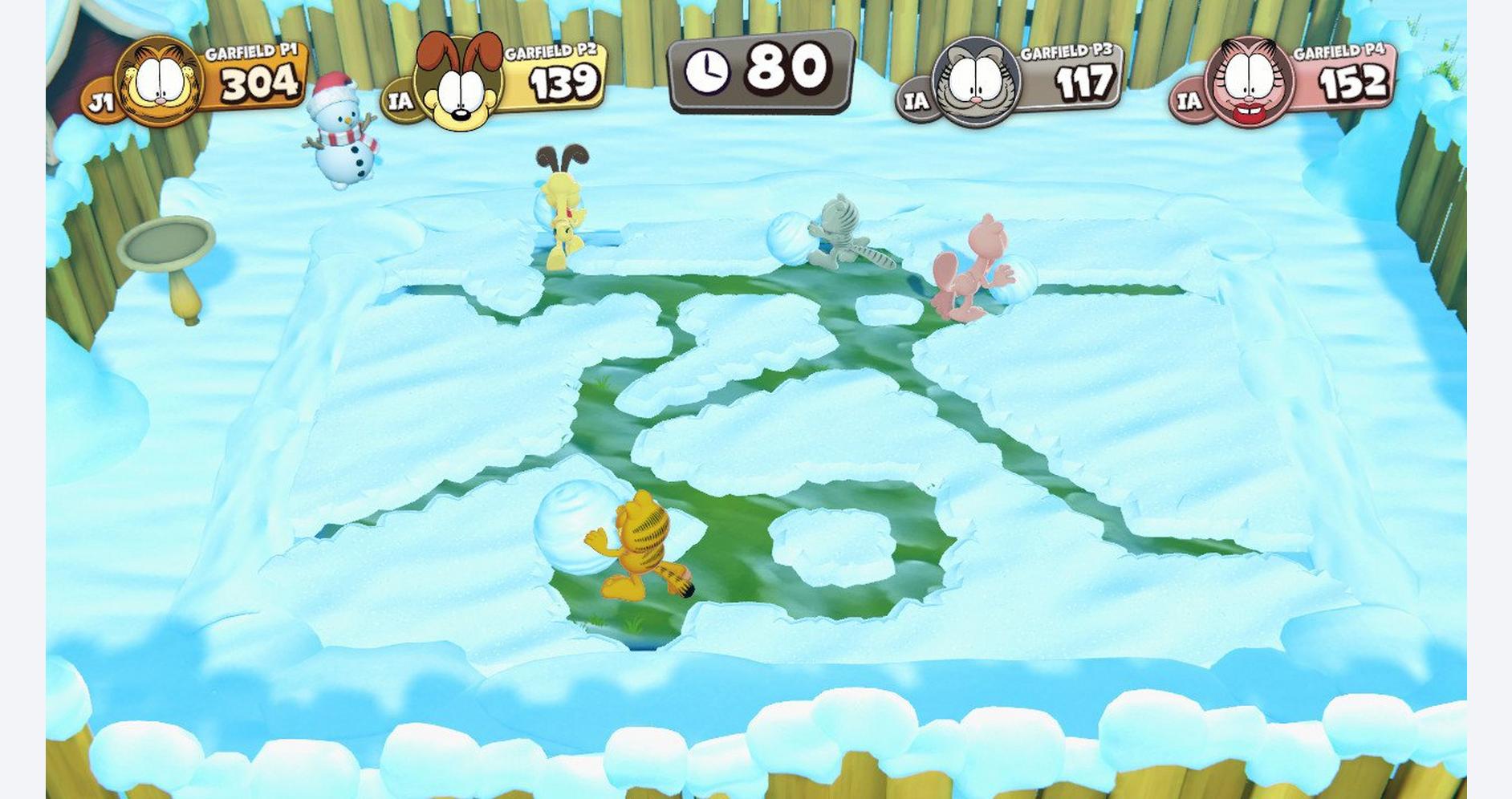
Task: Click Arlene's pink portrait for P4
Action: (1249, 83)
